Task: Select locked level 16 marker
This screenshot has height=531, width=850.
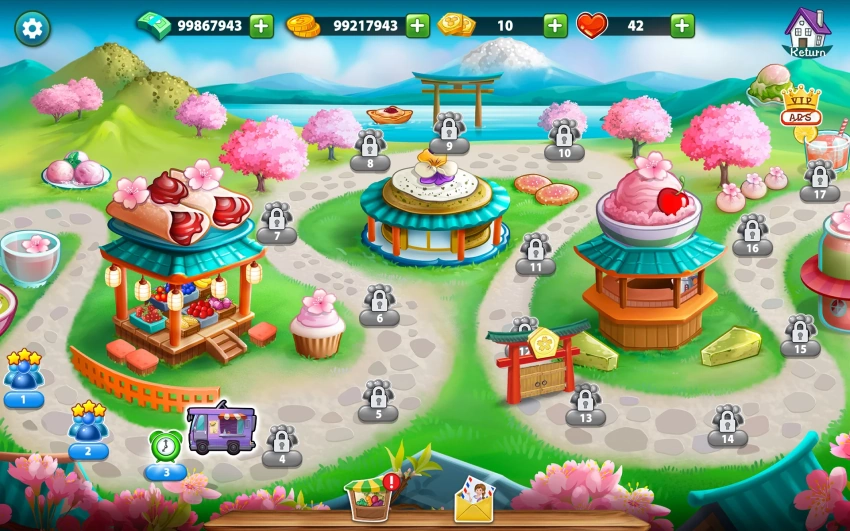Action: 752,234
